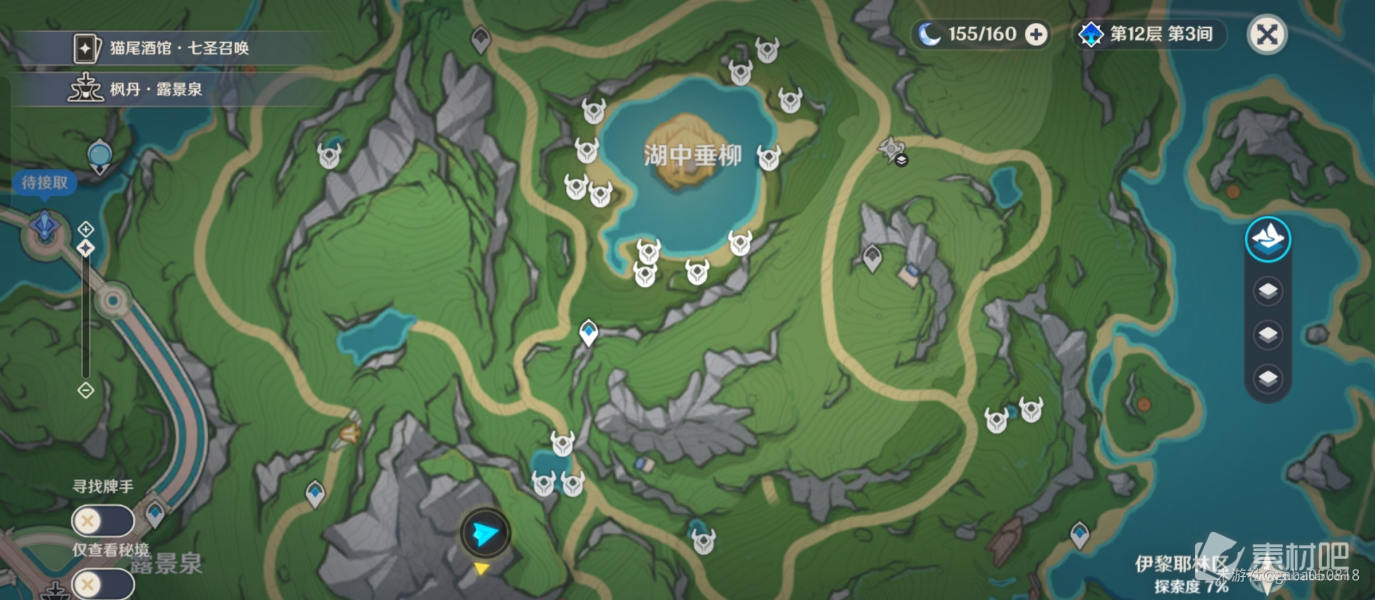Close the map with the X button
1375x600 pixels.
1267,35
